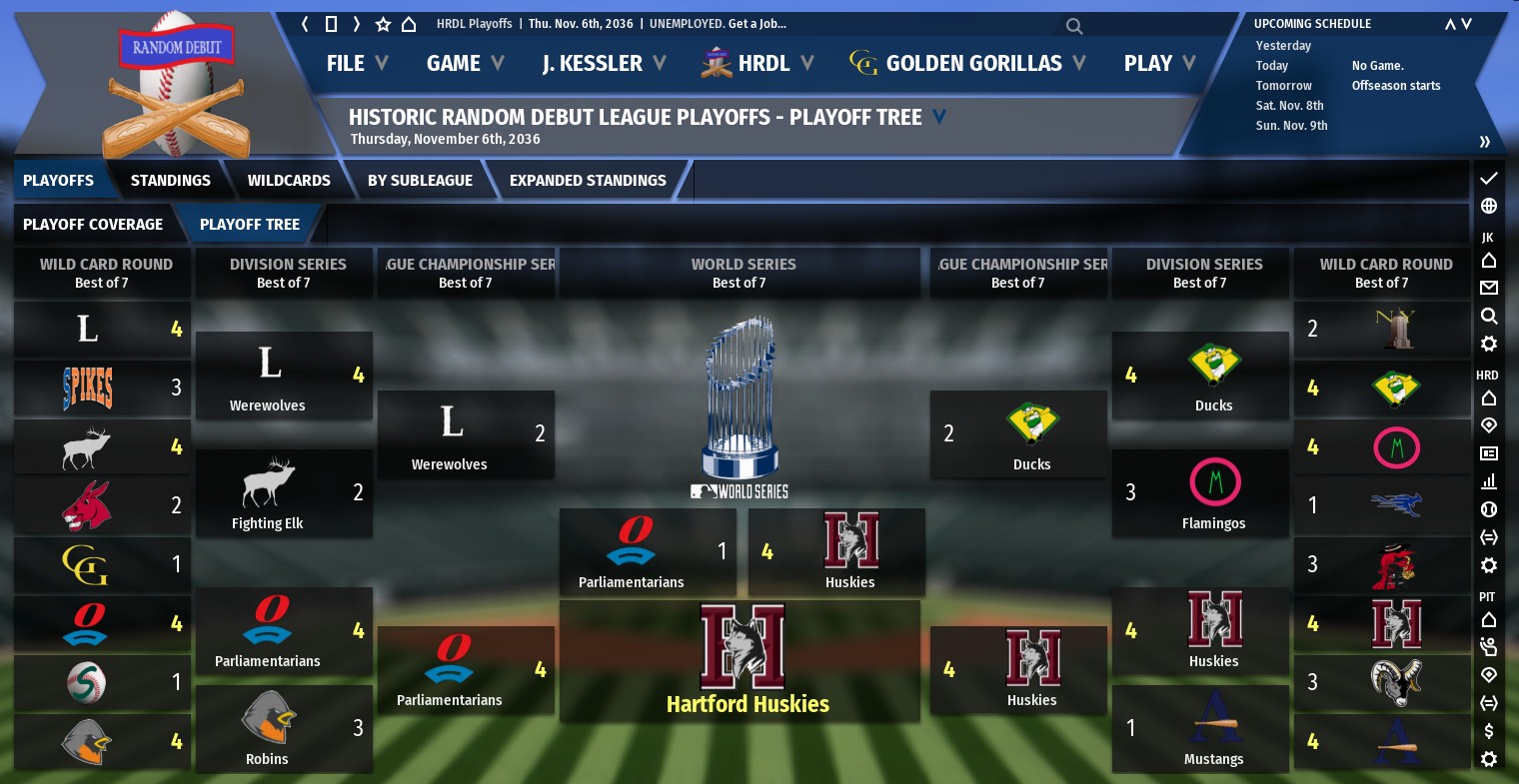Select the Werewolves division series entry
The image size is (1519, 784).
(x=284, y=376)
